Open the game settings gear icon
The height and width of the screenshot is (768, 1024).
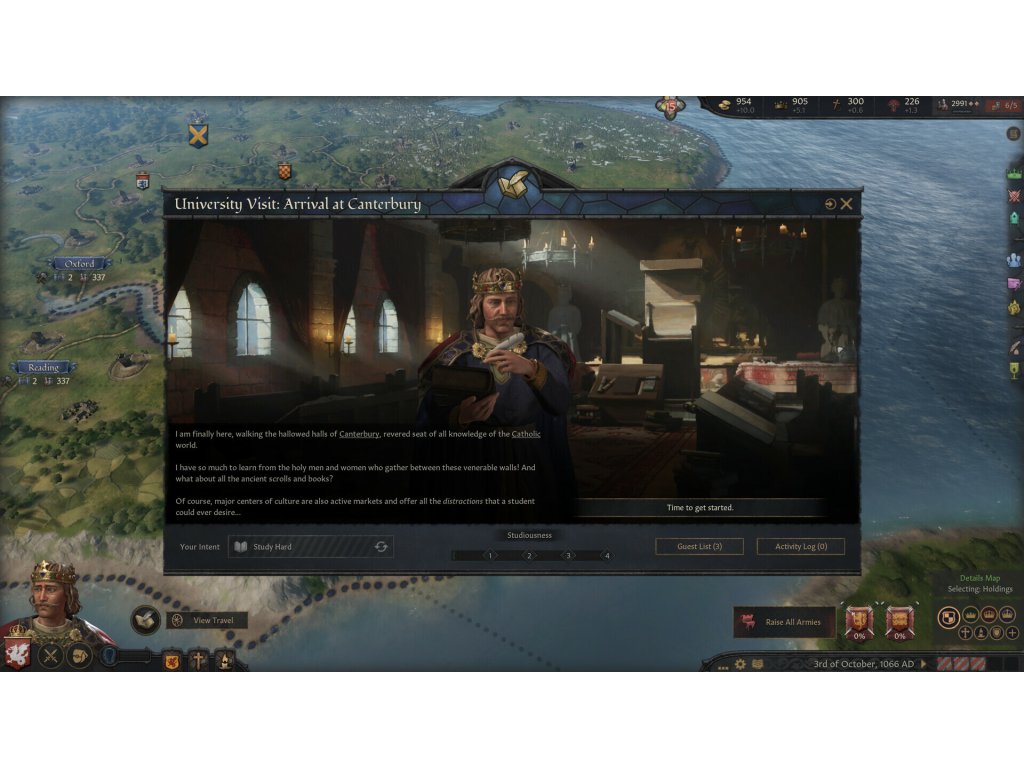click(x=740, y=664)
